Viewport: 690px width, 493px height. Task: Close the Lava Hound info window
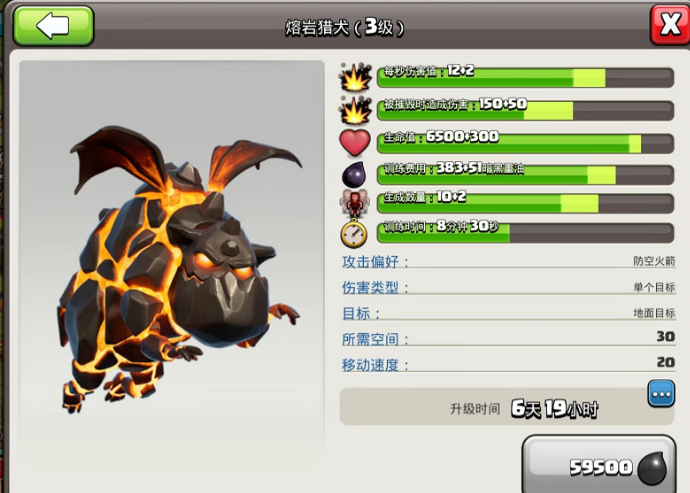pos(667,24)
